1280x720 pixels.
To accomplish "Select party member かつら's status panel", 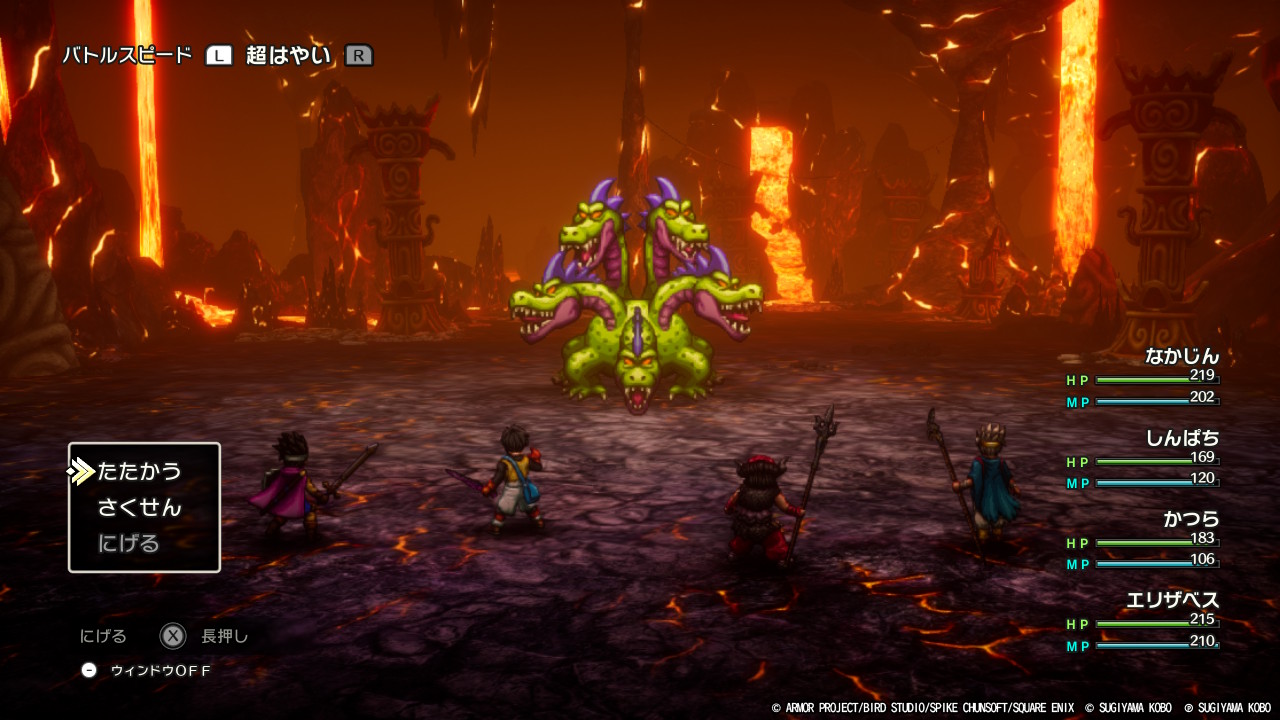I will point(1144,541).
